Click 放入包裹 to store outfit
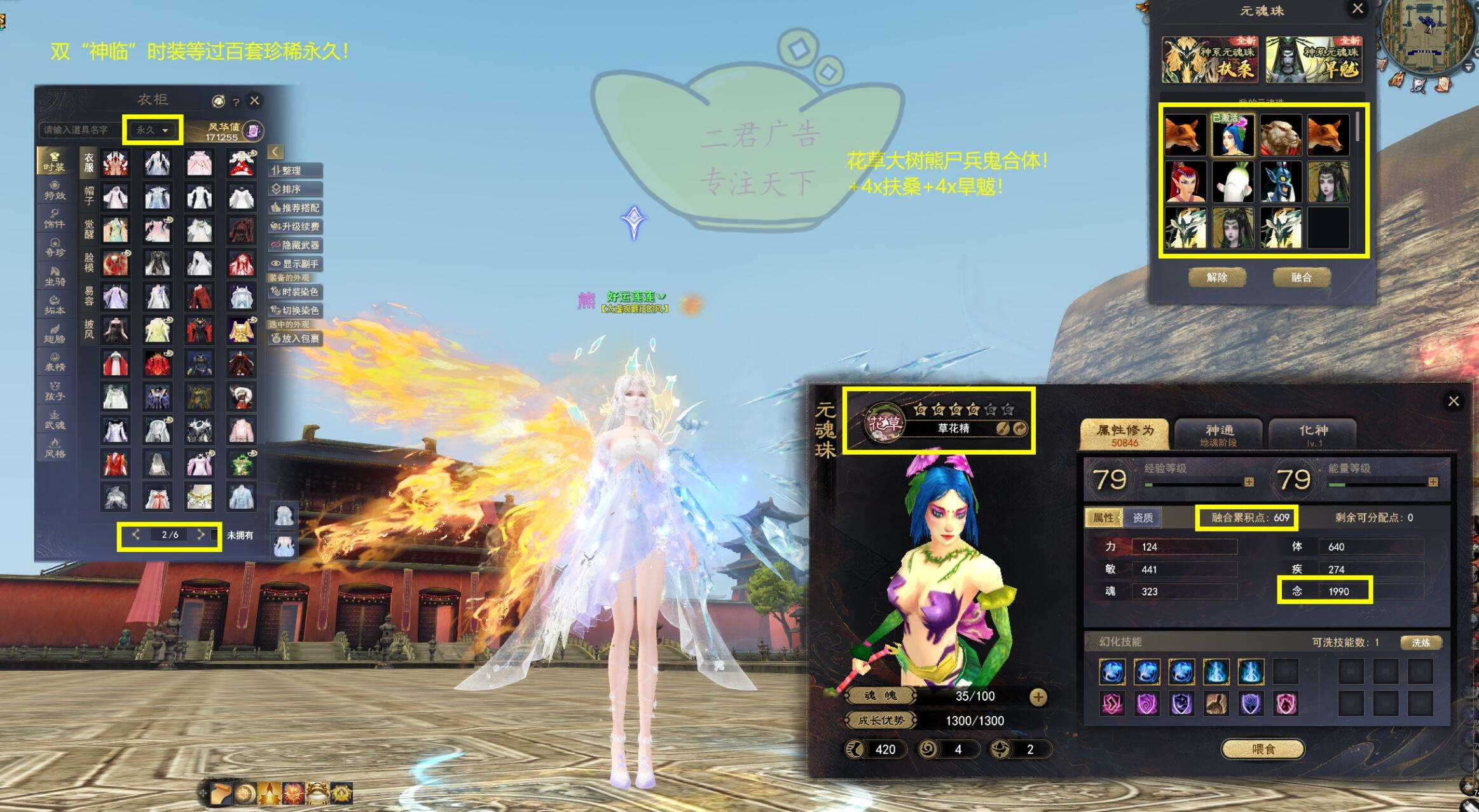This screenshot has width=1479, height=812. point(295,338)
